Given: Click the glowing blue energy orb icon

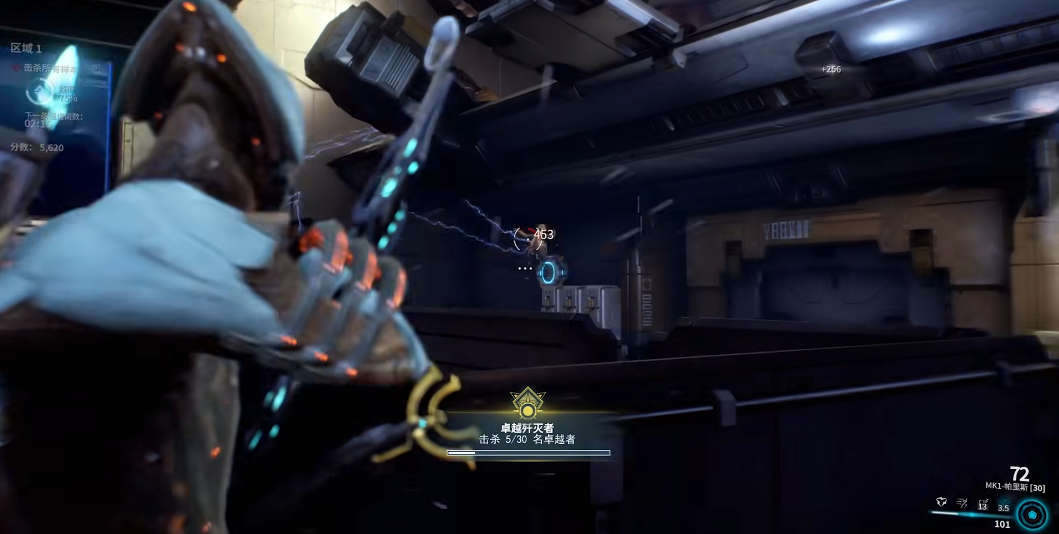Looking at the screenshot, I should (1032, 513).
